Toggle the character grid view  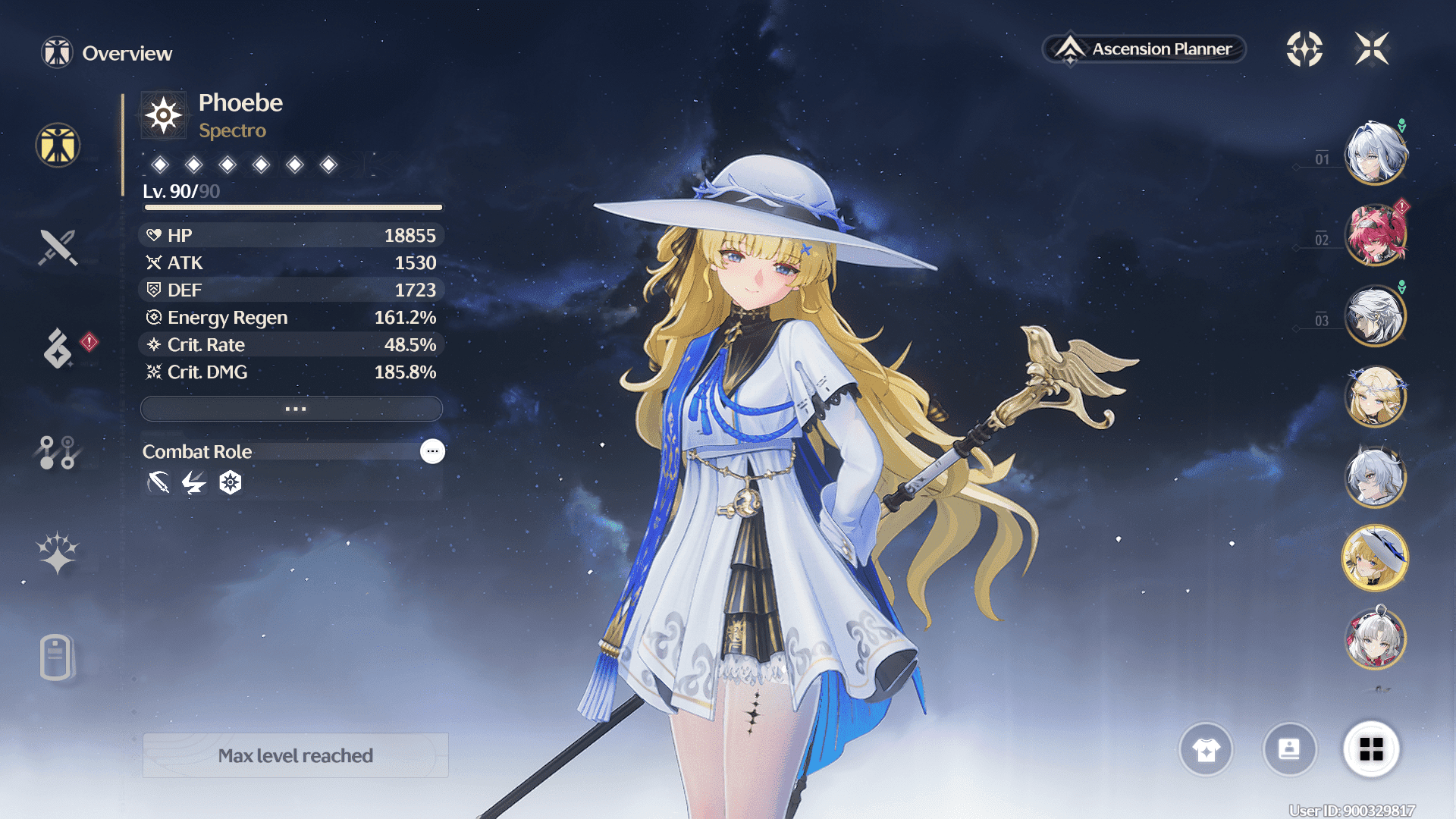[x=1371, y=750]
